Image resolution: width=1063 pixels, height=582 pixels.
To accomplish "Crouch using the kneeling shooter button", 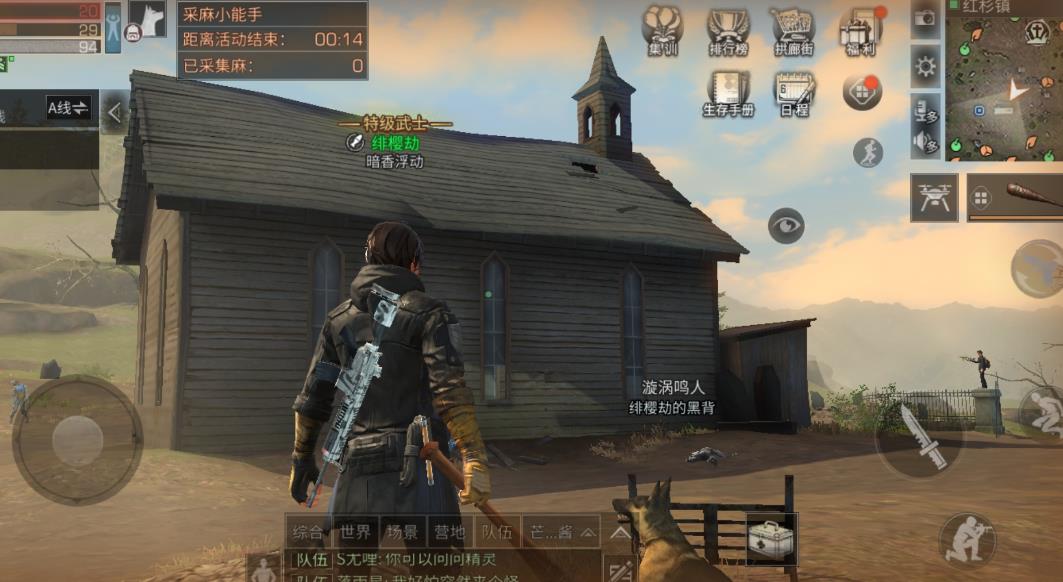I will coord(967,540).
